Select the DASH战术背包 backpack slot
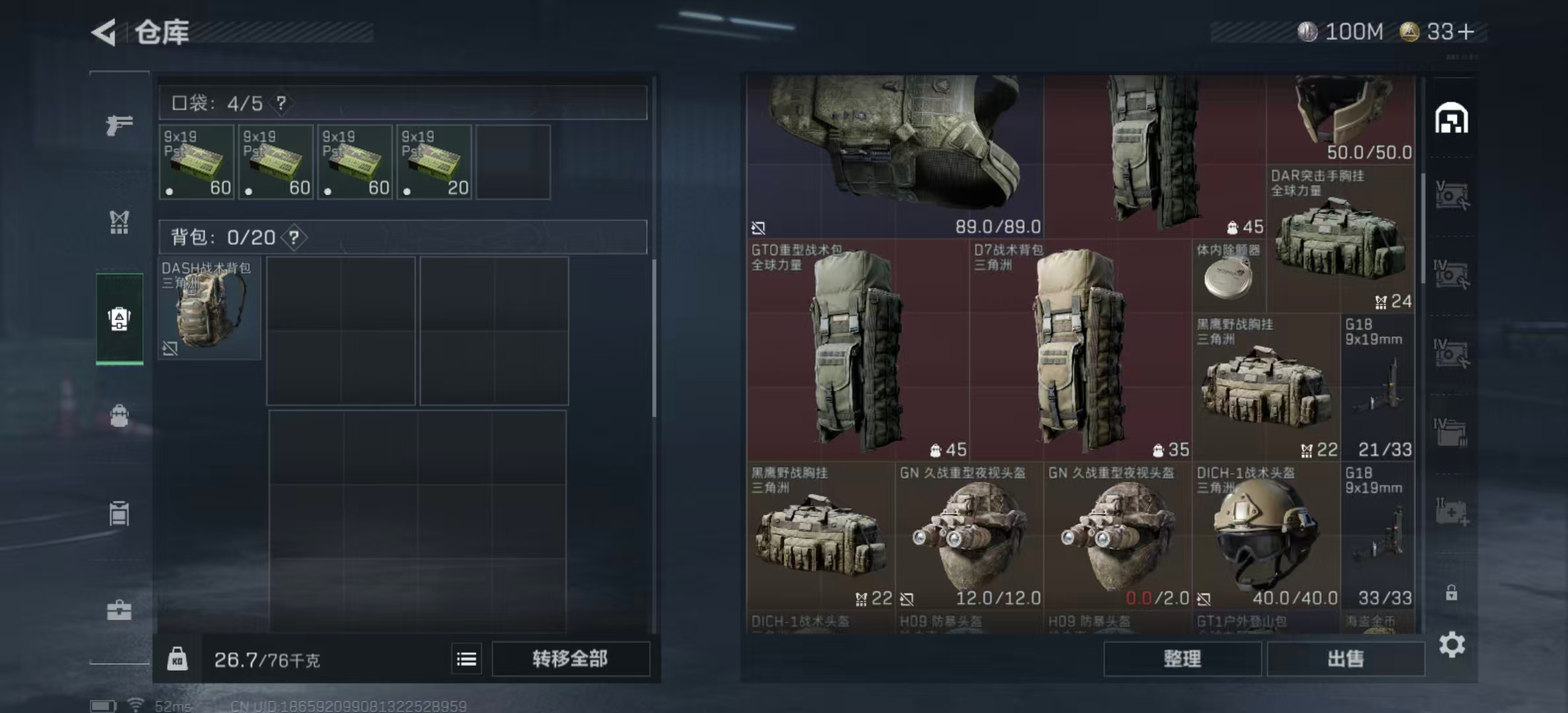 (x=209, y=308)
